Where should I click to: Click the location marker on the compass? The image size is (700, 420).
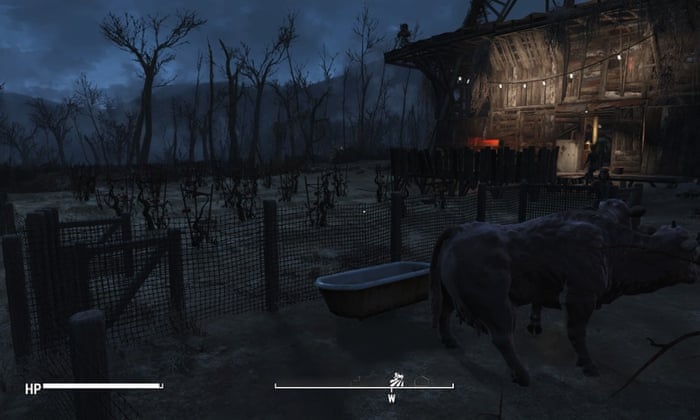396,379
